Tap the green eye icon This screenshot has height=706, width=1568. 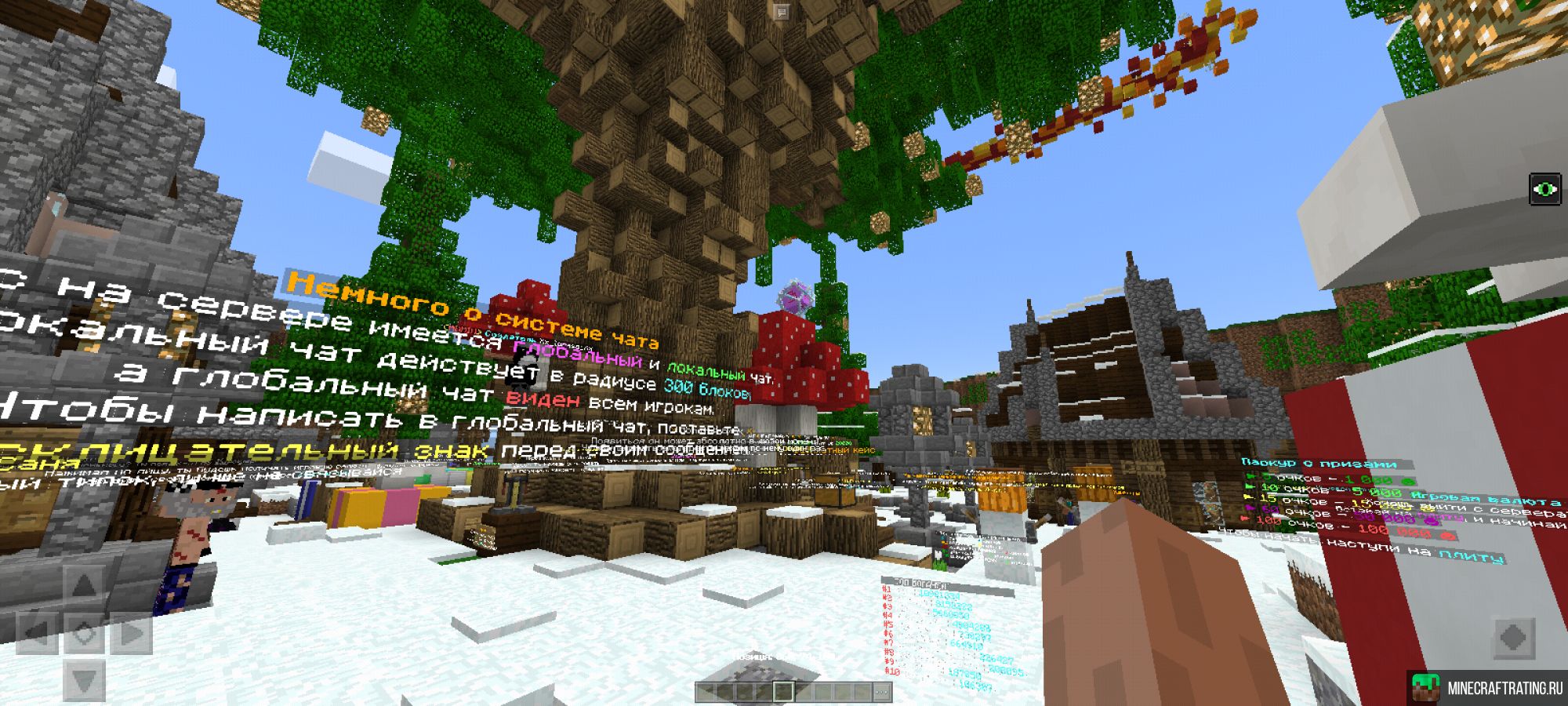pyautogui.click(x=1545, y=189)
